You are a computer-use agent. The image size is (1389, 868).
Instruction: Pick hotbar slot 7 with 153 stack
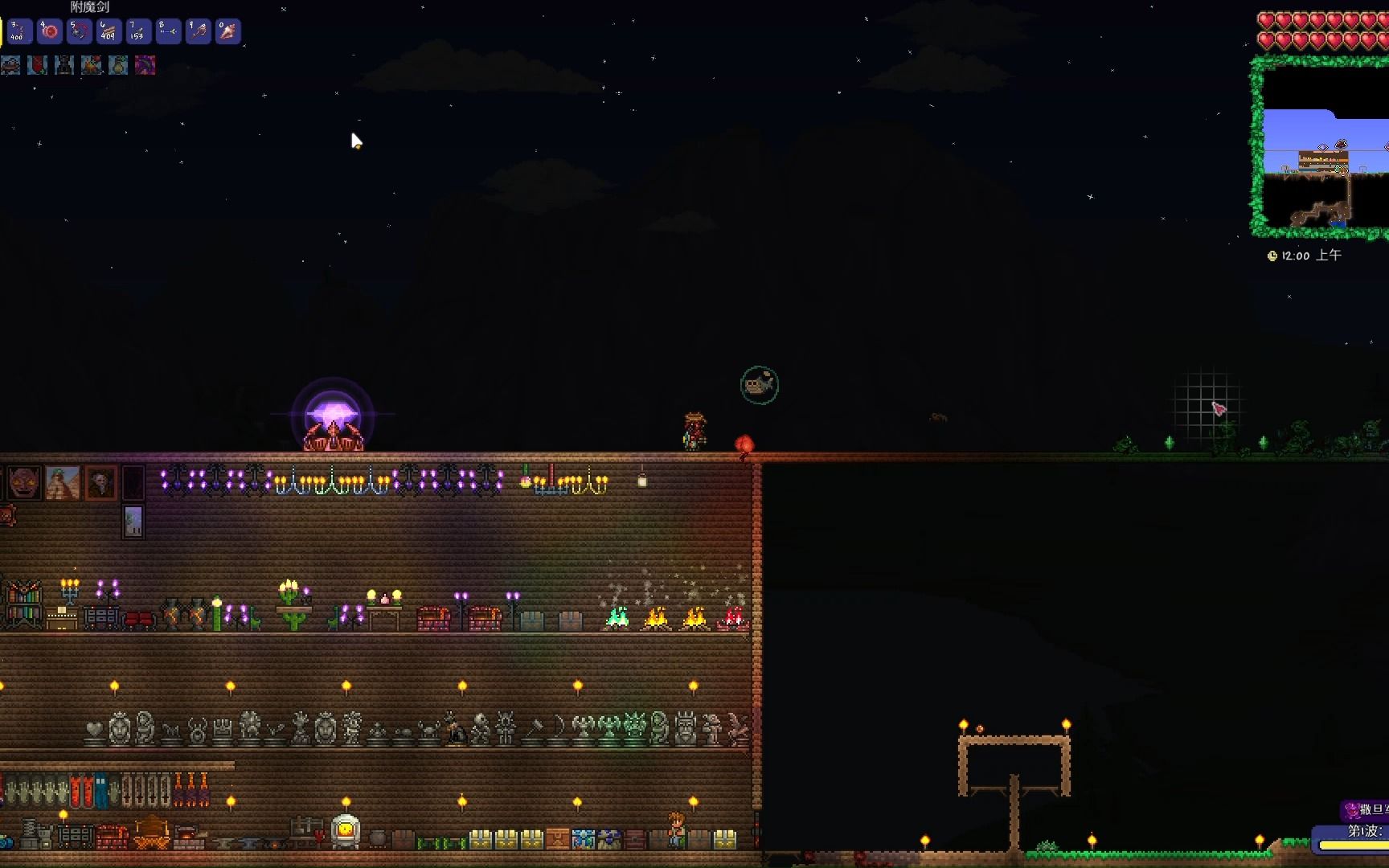pyautogui.click(x=138, y=31)
